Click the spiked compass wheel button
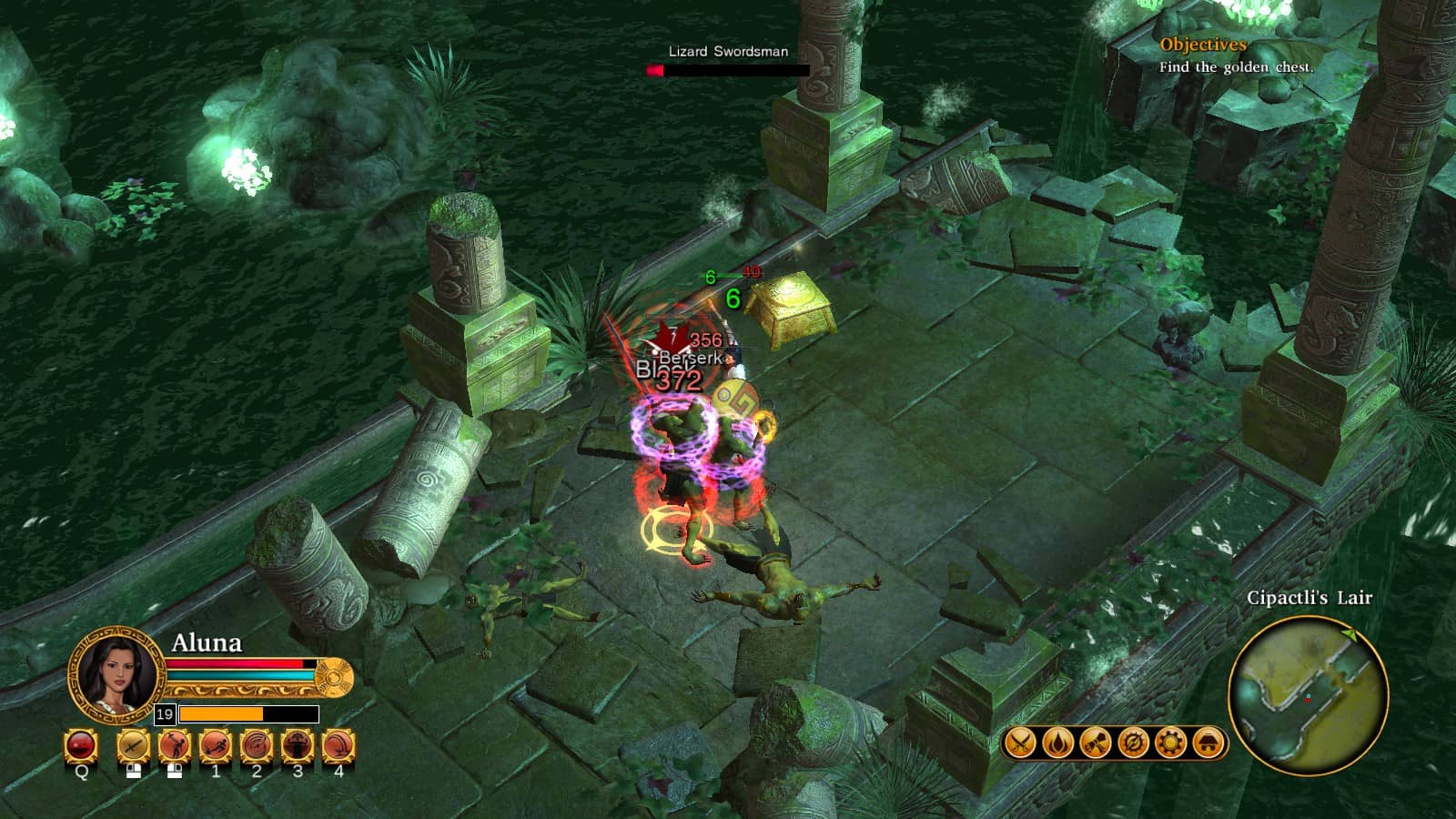The height and width of the screenshot is (819, 1456). click(1133, 743)
